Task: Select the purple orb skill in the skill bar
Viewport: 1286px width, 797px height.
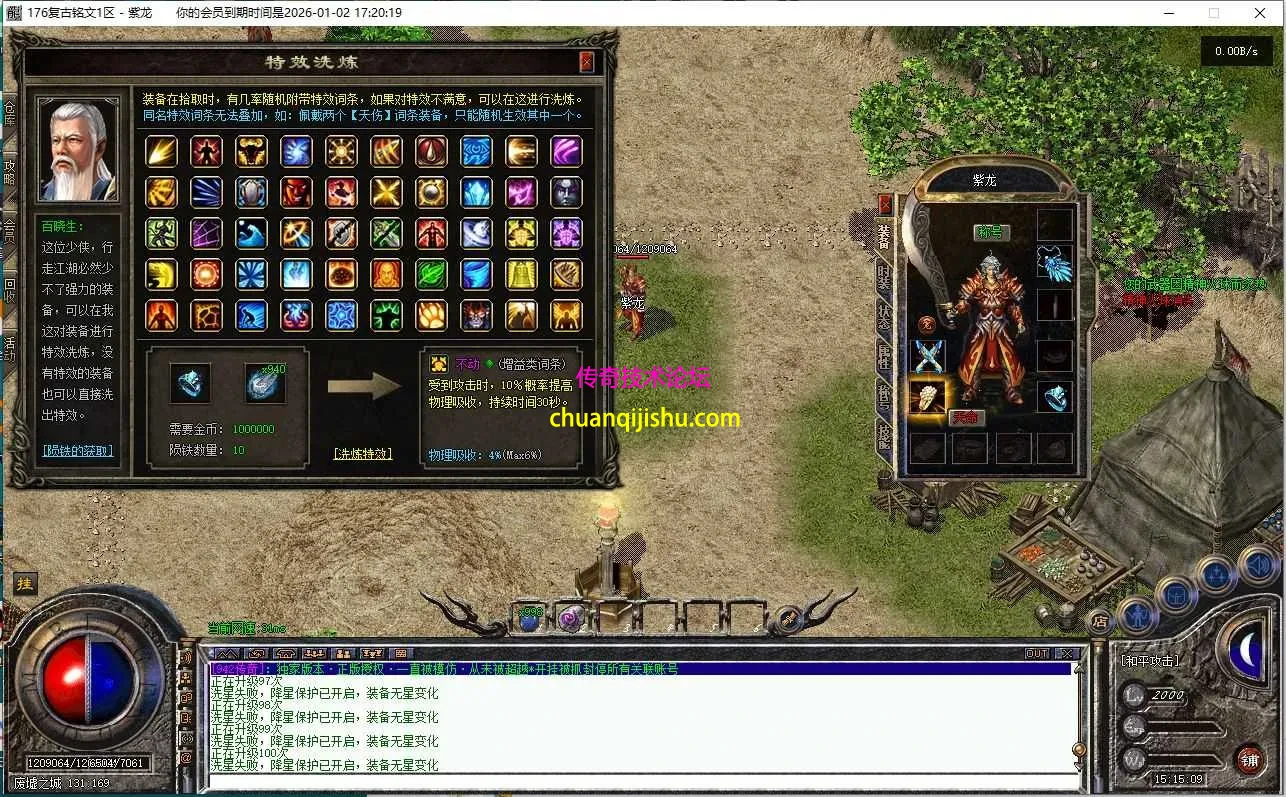Action: [x=572, y=619]
